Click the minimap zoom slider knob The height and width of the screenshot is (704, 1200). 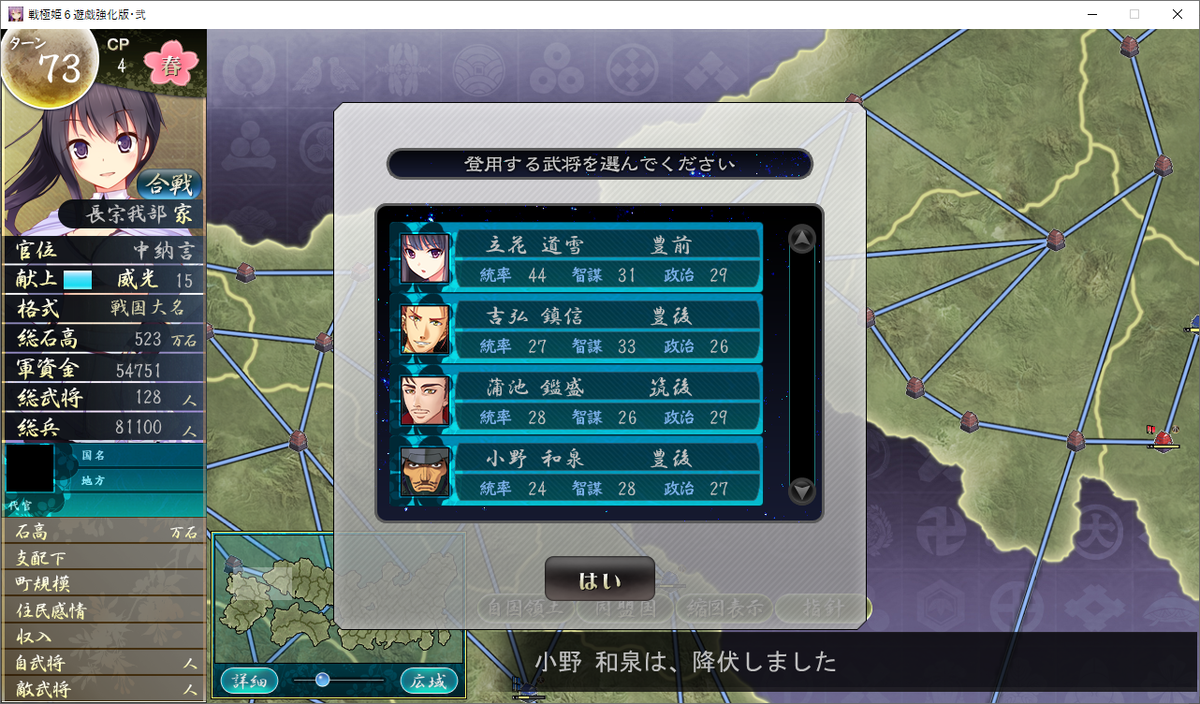click(x=322, y=680)
